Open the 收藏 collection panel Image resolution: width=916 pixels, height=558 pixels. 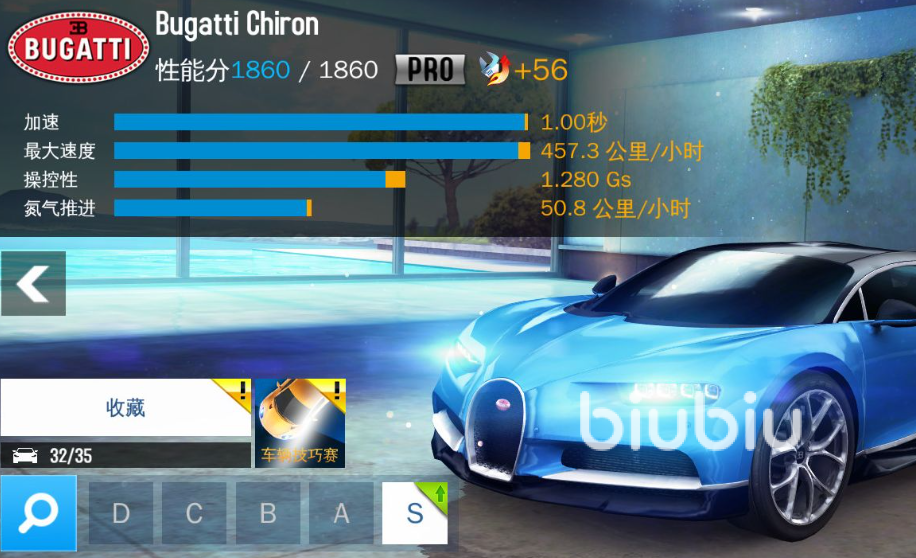125,408
